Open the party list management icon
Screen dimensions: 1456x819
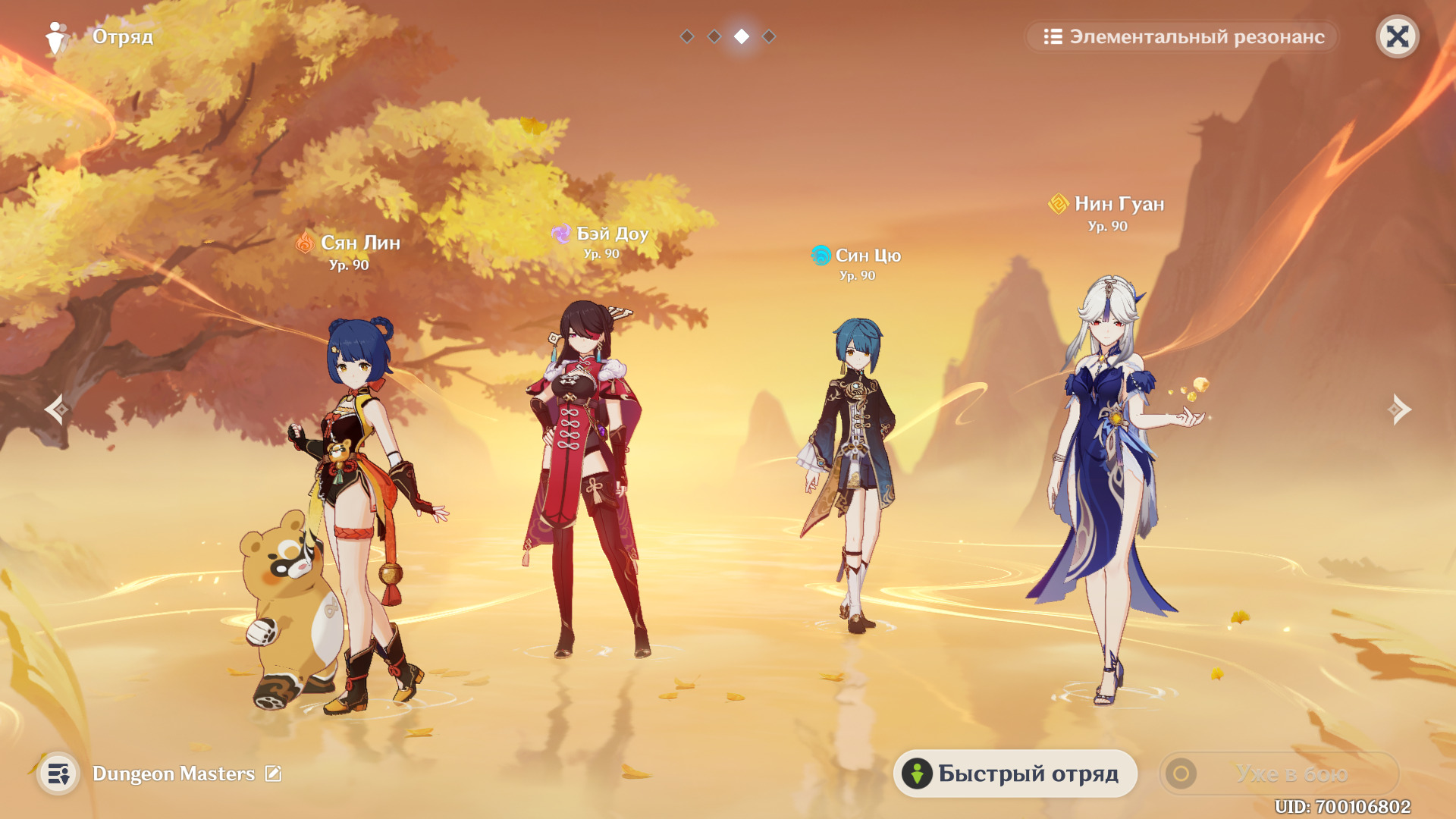tap(58, 773)
